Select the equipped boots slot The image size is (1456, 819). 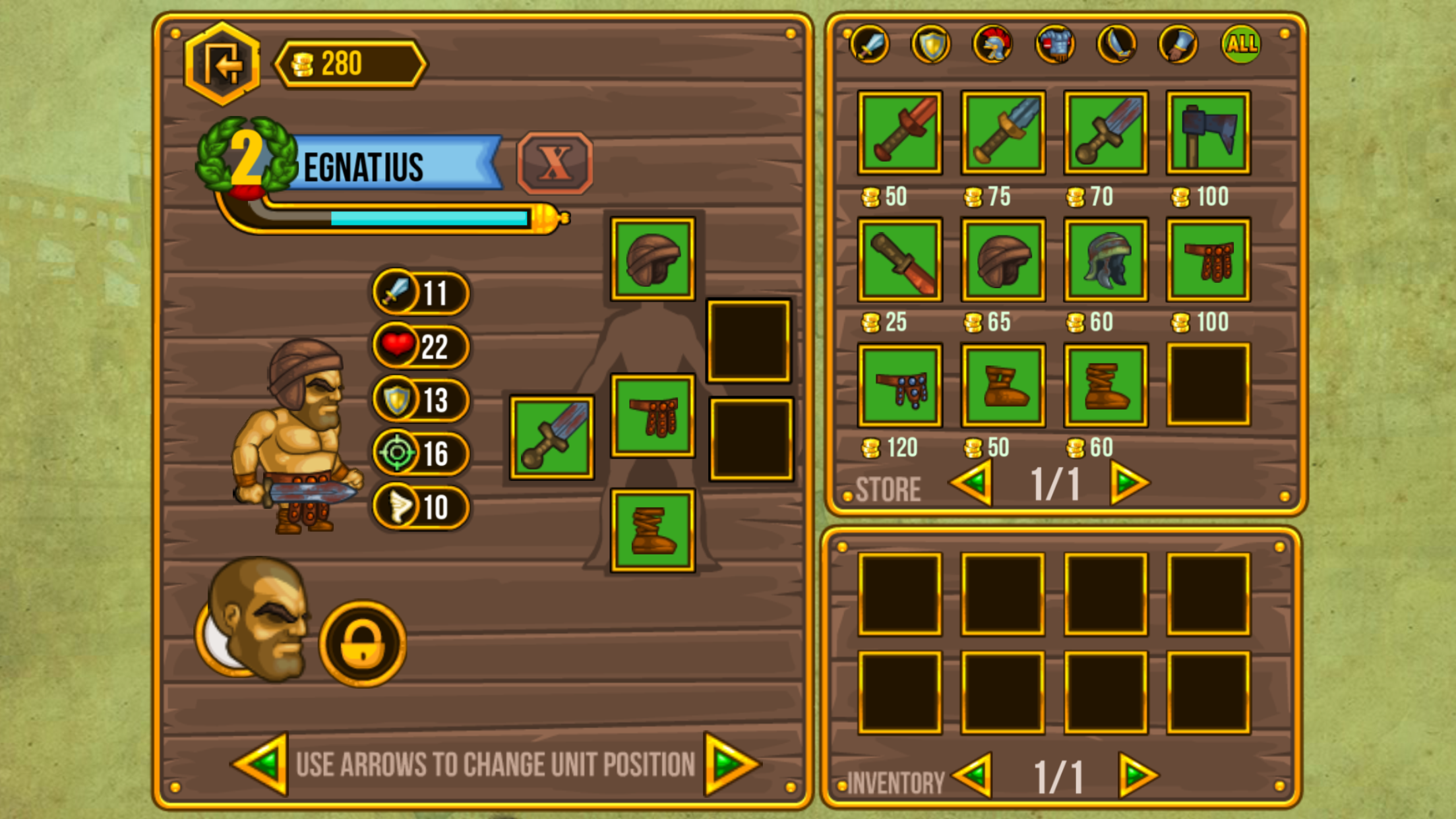652,530
